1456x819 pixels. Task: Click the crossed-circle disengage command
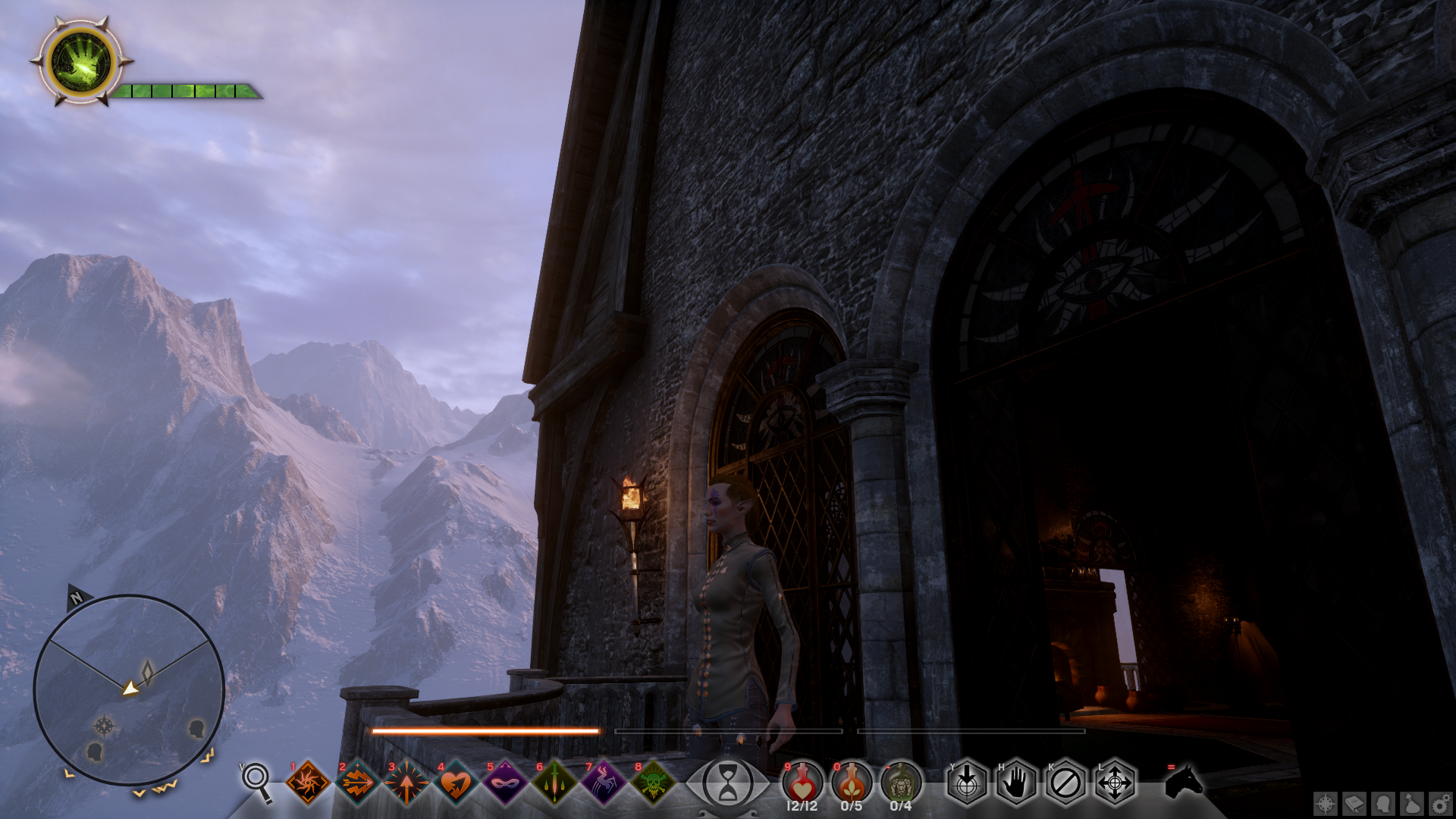pyautogui.click(x=1065, y=783)
